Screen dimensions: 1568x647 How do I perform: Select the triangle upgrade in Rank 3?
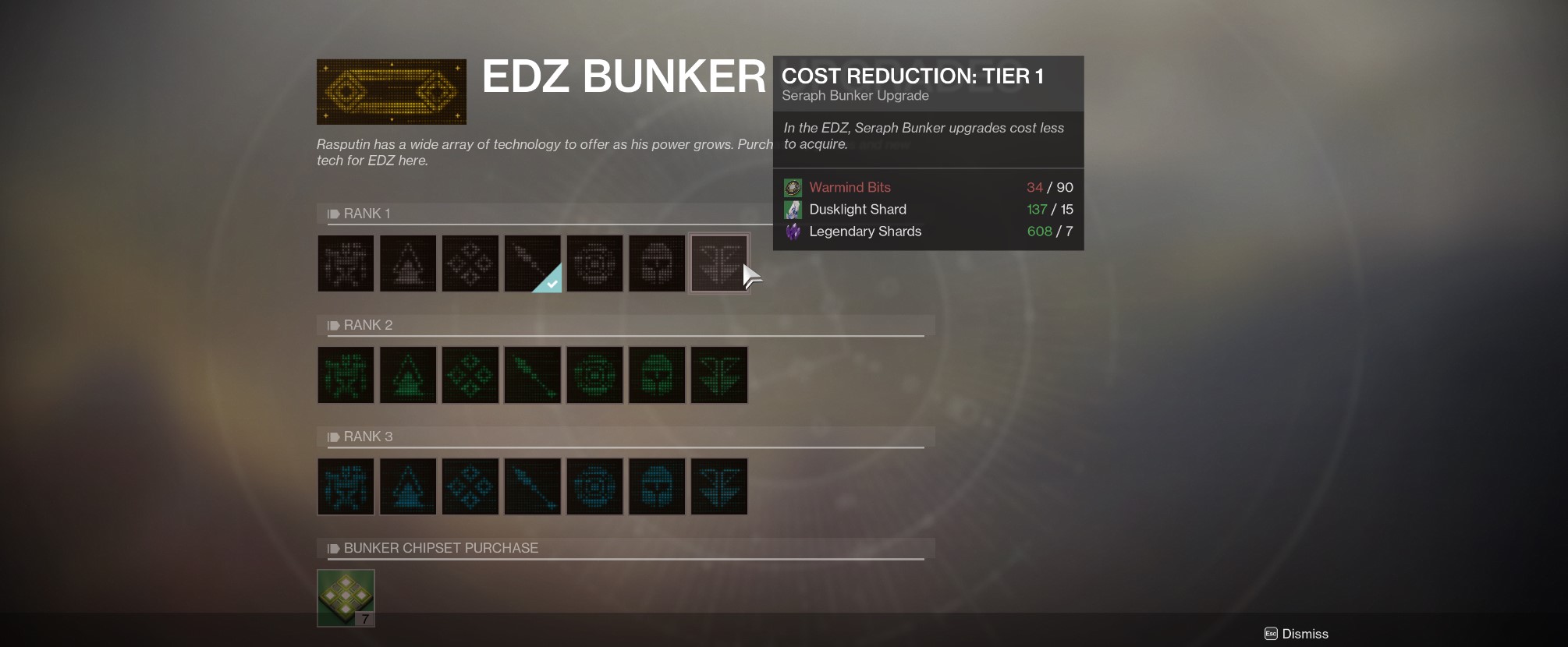(407, 486)
